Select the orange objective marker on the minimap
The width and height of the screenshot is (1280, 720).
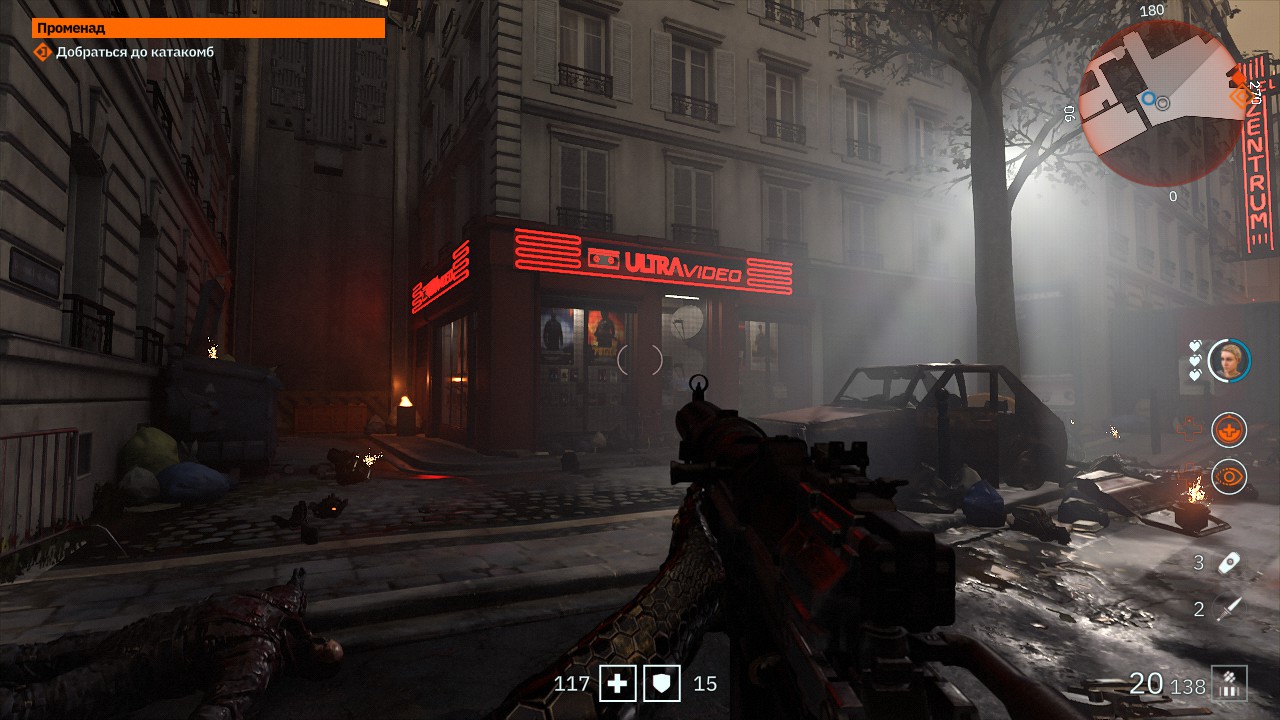1243,95
